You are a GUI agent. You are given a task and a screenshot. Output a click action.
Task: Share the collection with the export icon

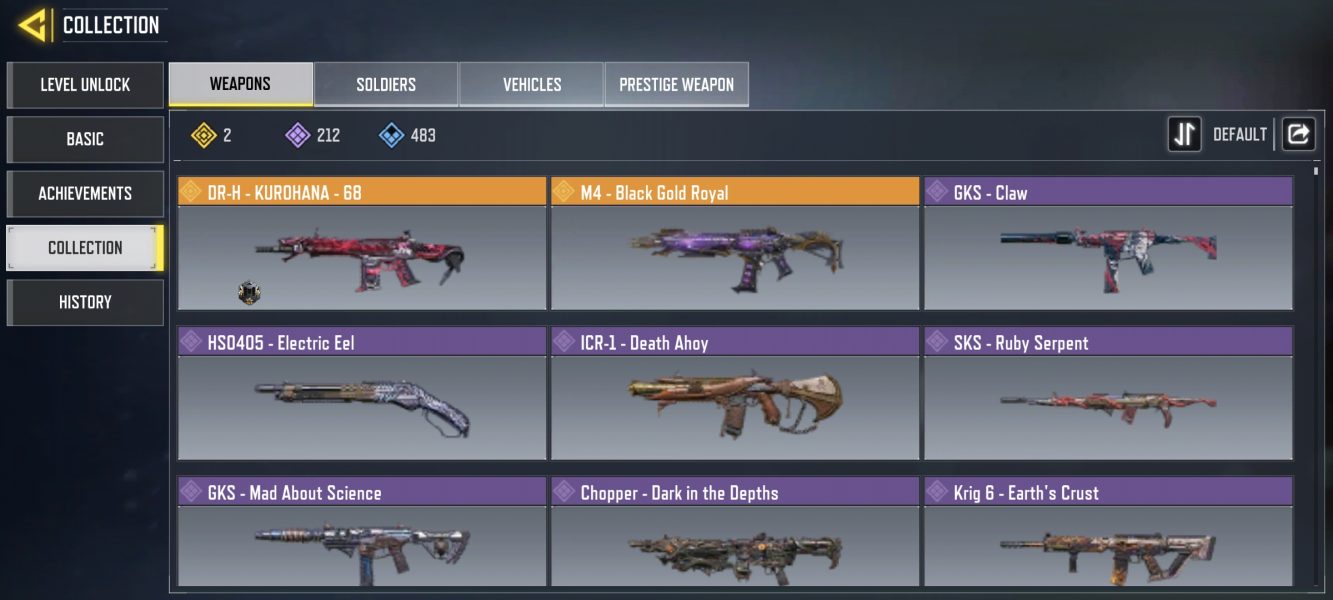[x=1298, y=134]
